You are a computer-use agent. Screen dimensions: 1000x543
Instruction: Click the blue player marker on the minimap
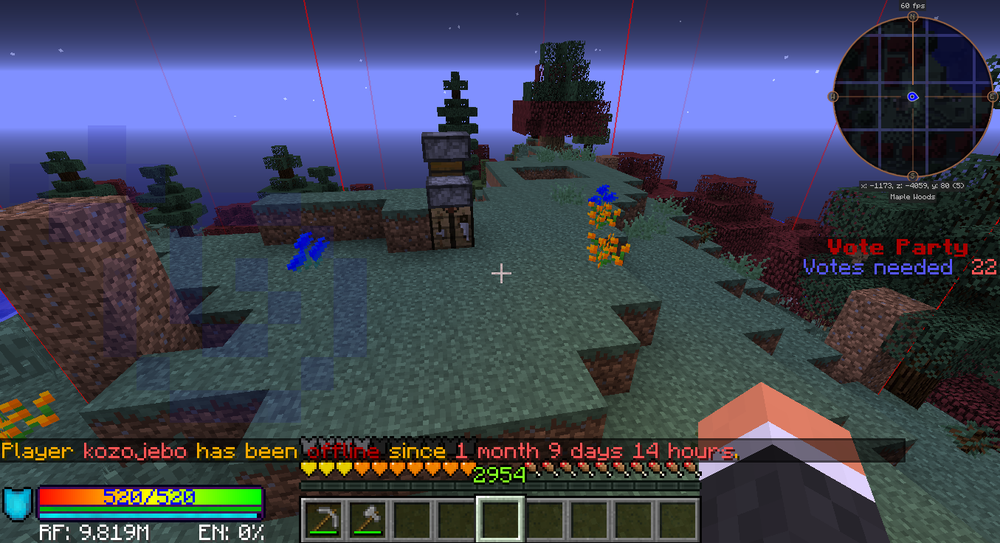point(913,97)
